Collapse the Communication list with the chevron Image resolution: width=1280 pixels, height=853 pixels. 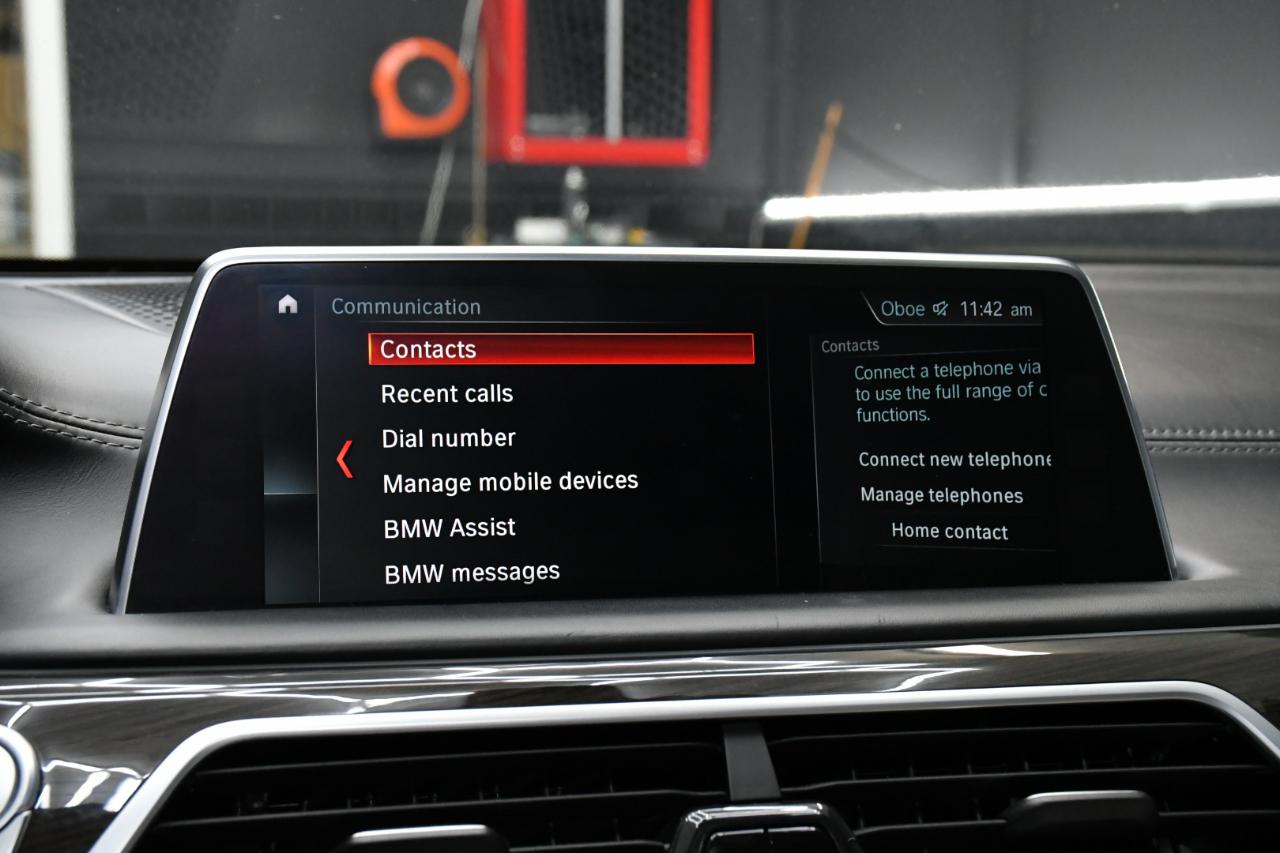point(343,459)
